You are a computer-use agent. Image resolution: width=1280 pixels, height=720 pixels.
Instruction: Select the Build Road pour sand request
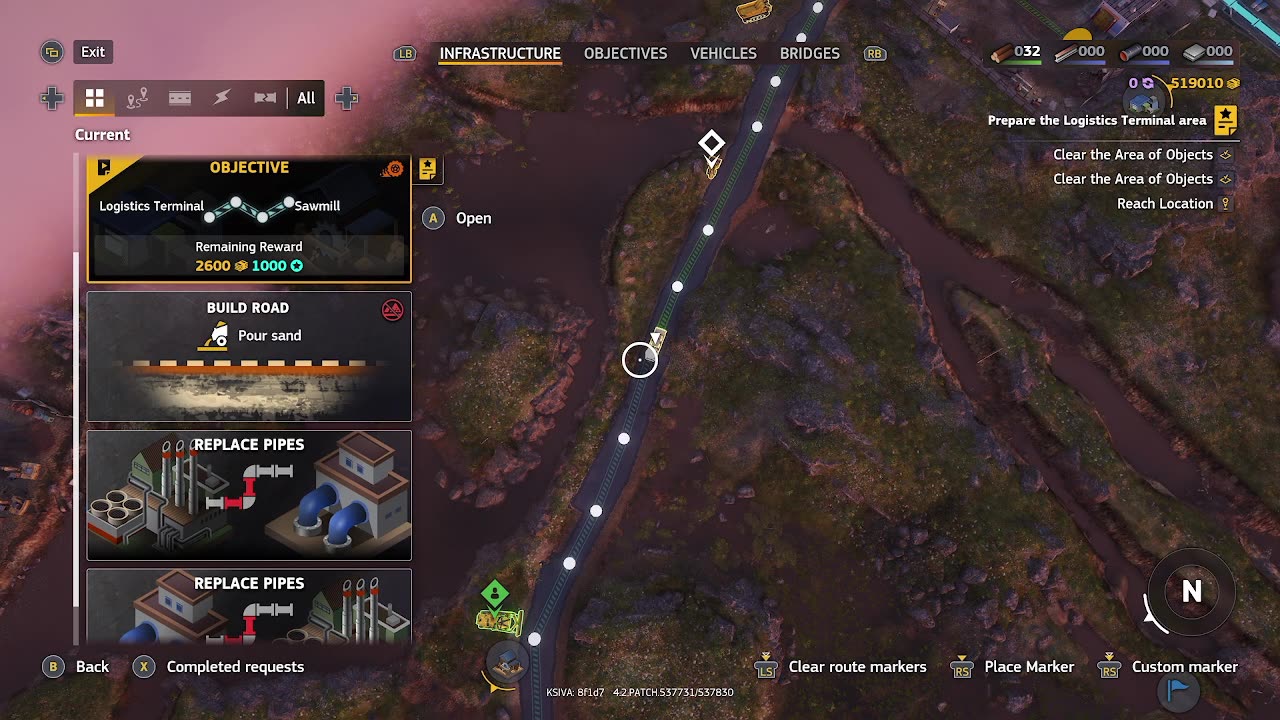click(x=249, y=356)
